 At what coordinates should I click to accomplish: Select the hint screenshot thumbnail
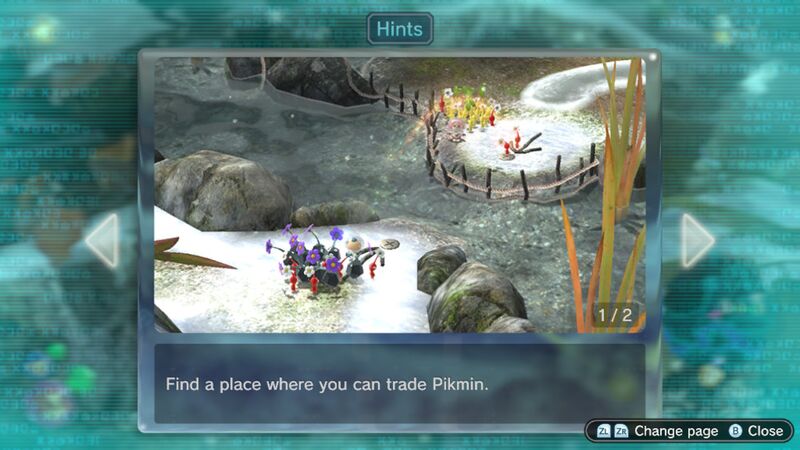tap(399, 195)
